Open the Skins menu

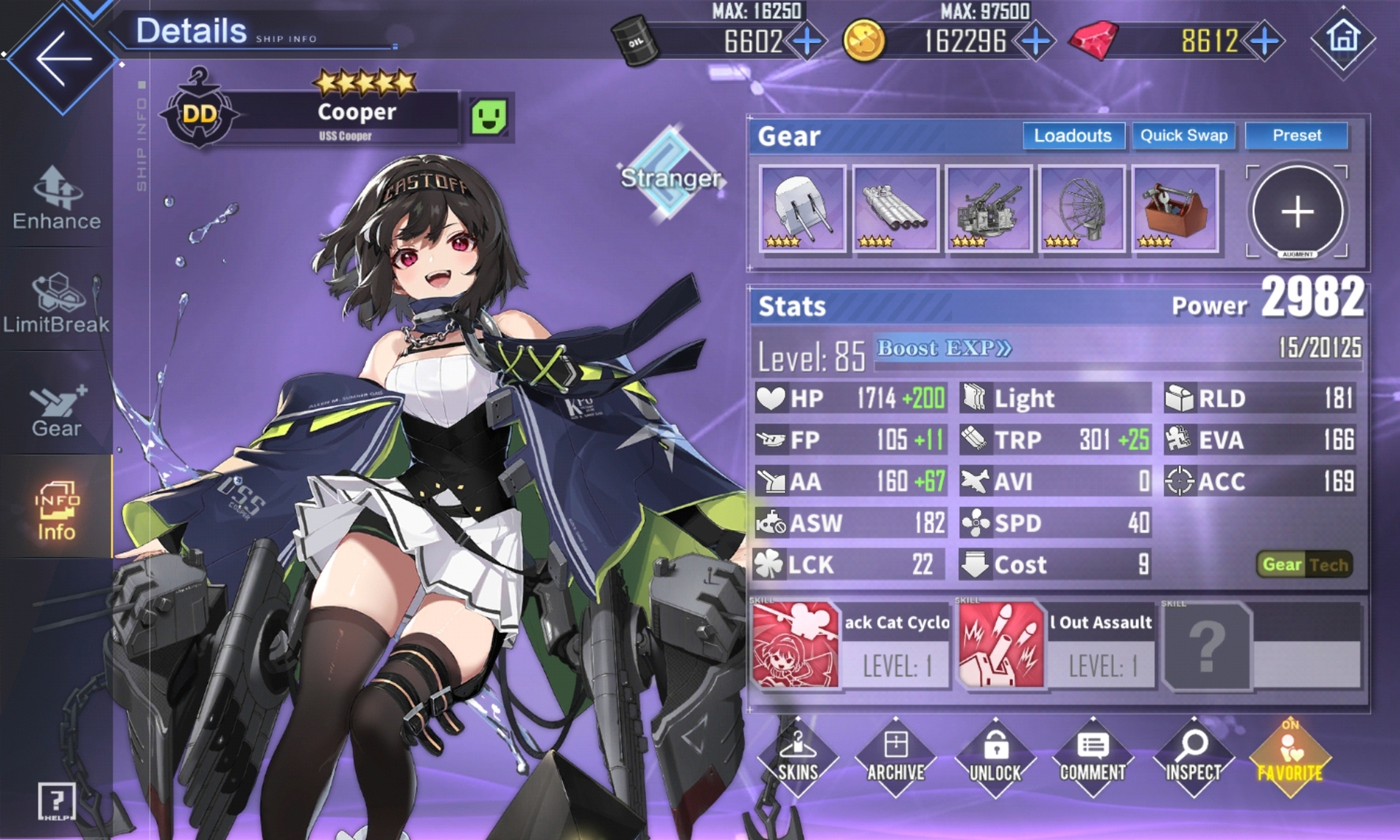798,758
